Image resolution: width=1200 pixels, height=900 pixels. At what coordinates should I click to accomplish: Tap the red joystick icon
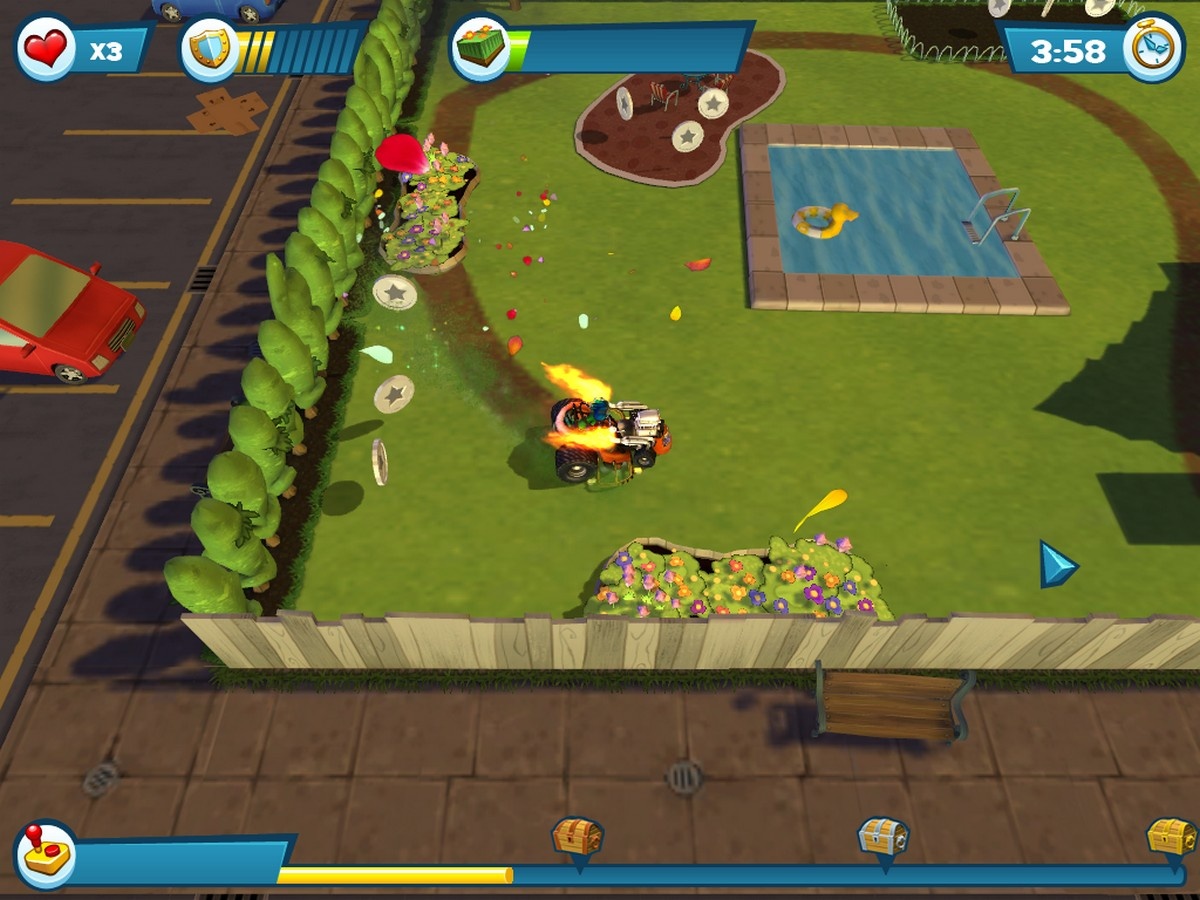coord(45,854)
